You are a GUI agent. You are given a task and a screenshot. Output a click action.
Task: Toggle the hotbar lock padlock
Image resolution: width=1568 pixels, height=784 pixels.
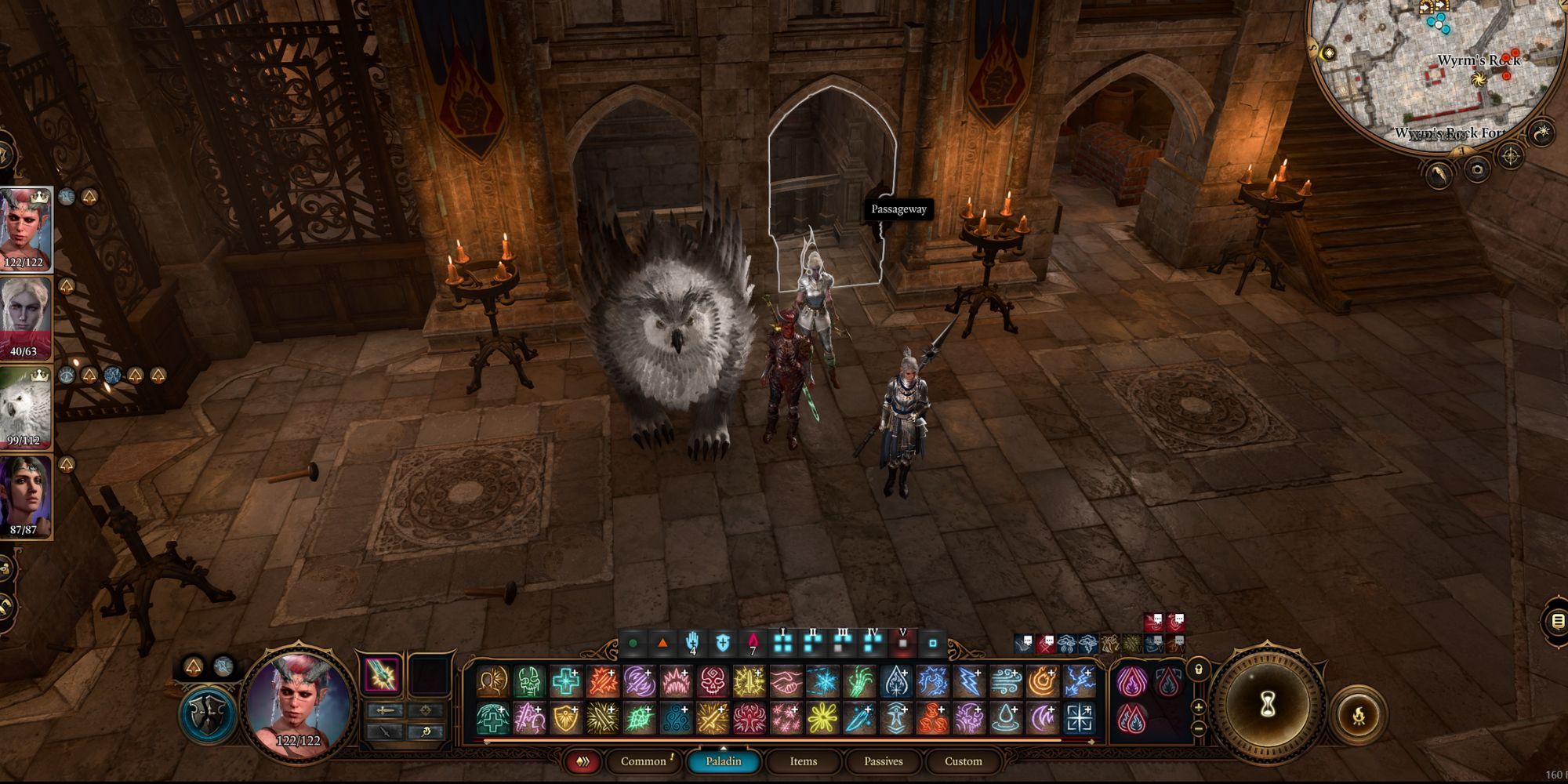pos(1198,670)
